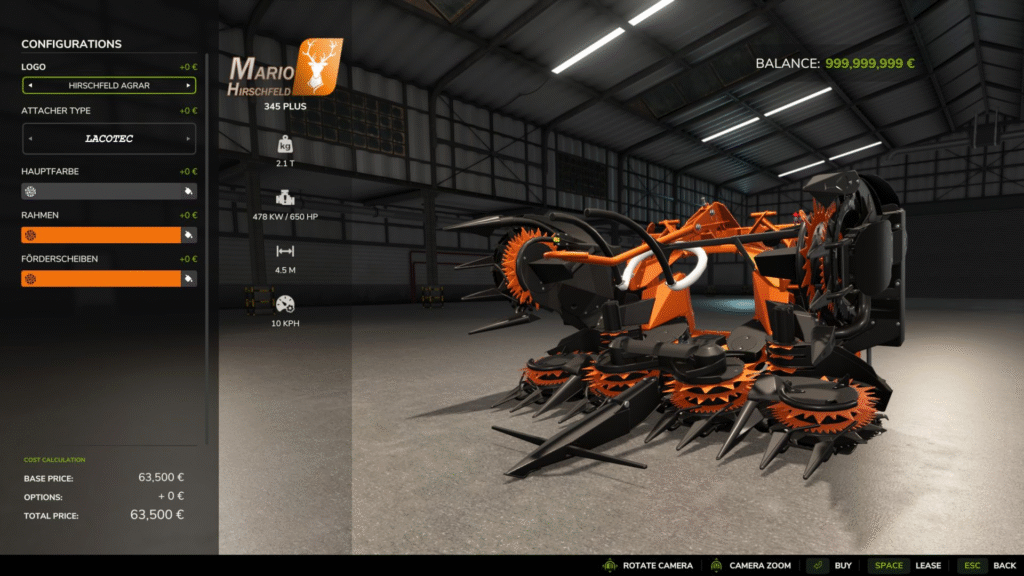Click the Hauptfarbe paint bucket icon
Viewport: 1024px width, 576px height.
click(187, 191)
